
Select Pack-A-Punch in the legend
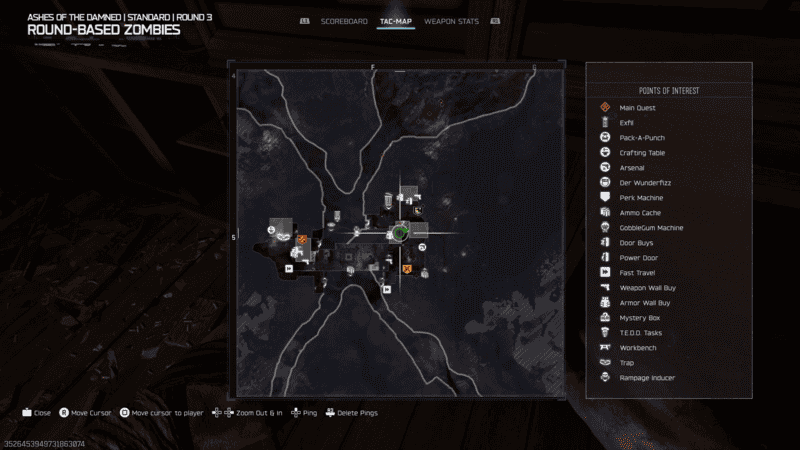642,138
